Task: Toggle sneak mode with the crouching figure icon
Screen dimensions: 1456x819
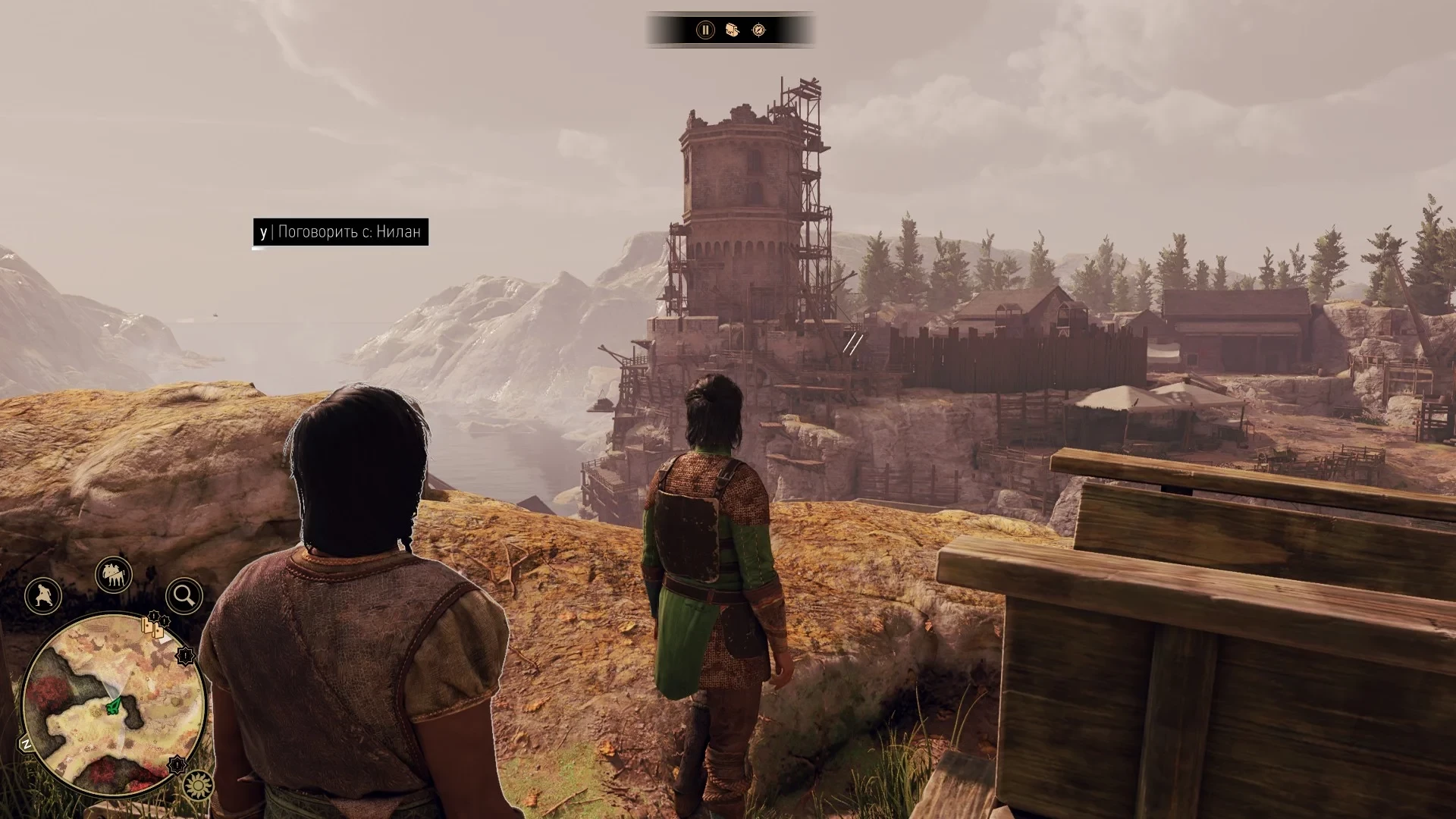Action: pos(43,595)
